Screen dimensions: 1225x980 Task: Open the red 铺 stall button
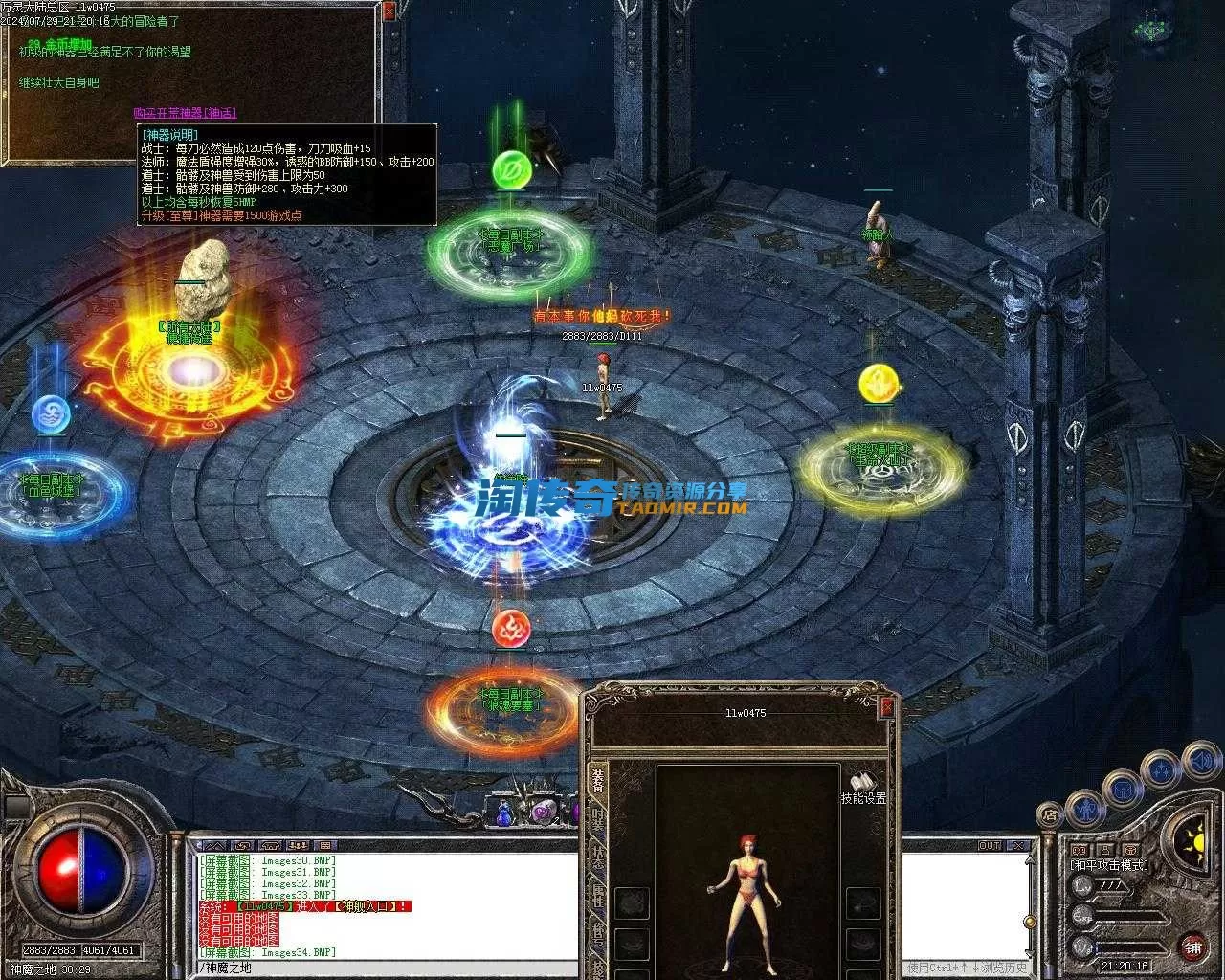point(1193,947)
